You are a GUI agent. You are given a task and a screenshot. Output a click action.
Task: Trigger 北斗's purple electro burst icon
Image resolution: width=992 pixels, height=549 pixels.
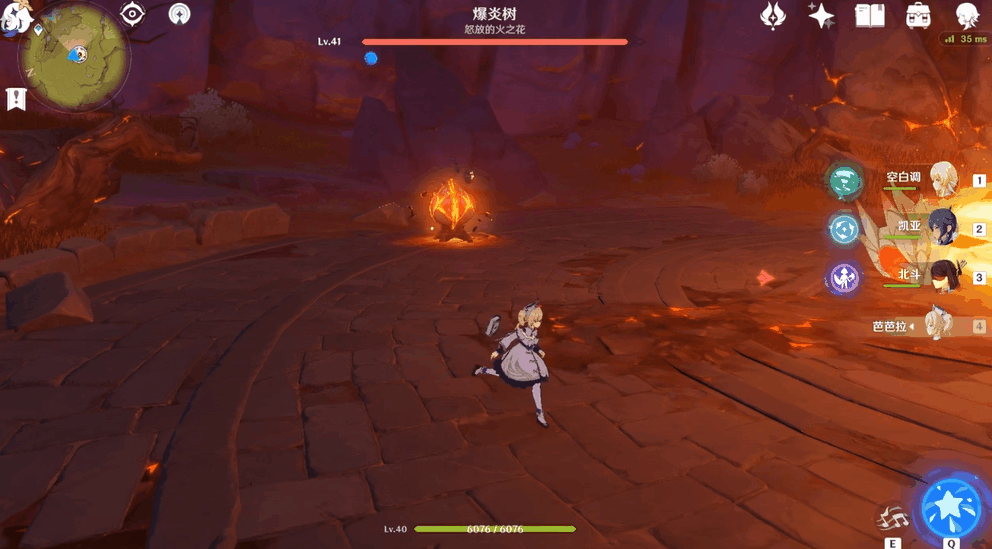[844, 277]
